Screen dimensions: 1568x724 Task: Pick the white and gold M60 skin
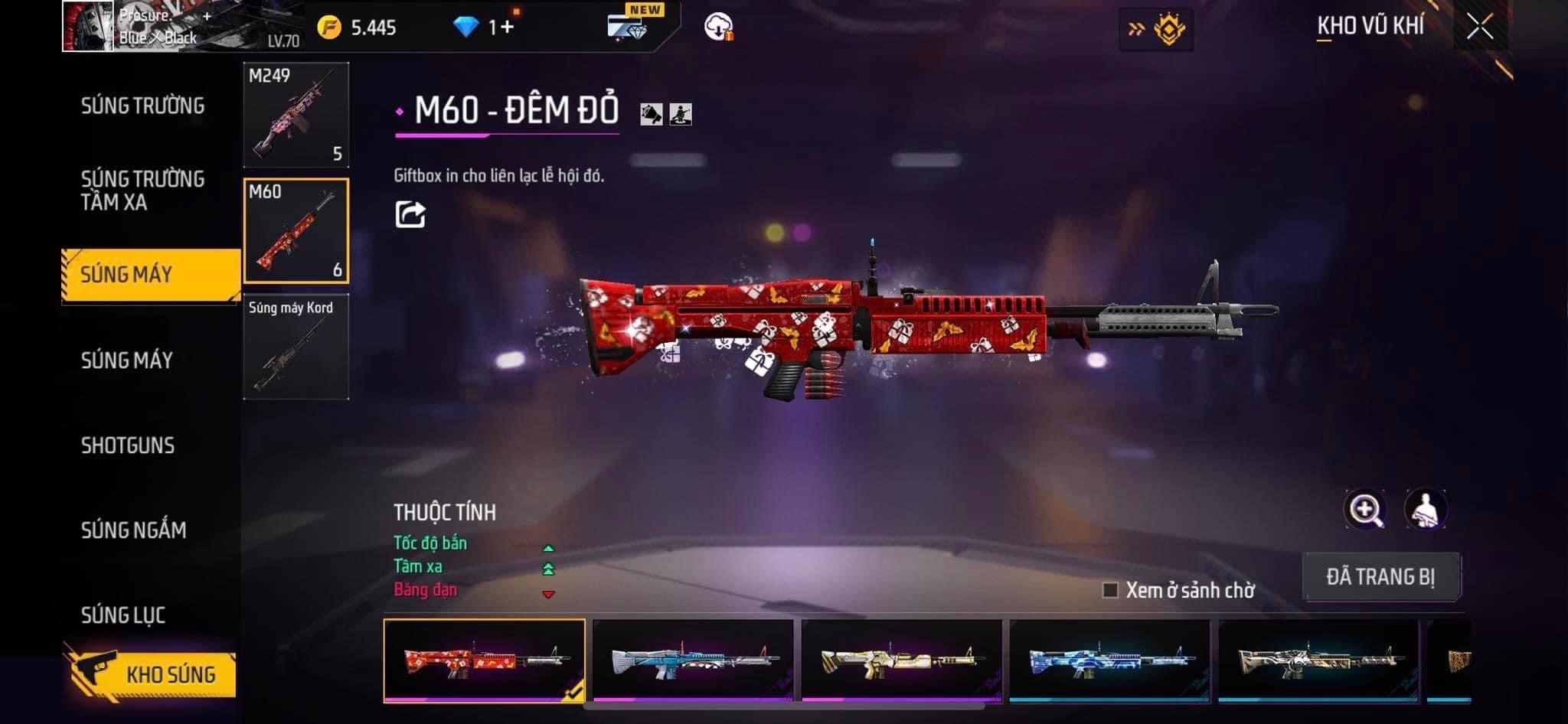[901, 660]
